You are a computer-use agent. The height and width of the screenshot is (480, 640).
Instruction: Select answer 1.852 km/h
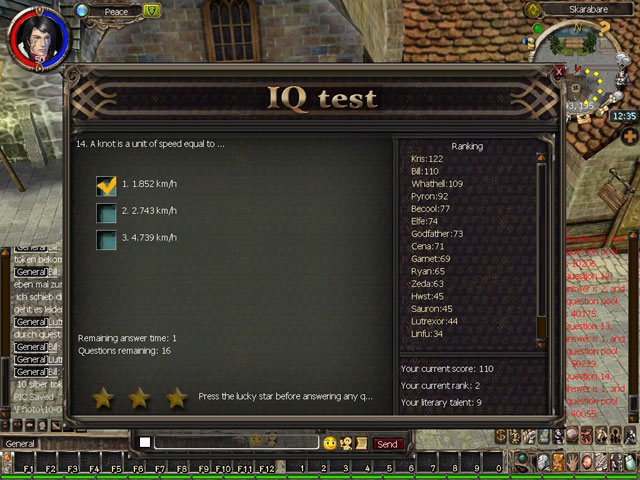tap(107, 185)
